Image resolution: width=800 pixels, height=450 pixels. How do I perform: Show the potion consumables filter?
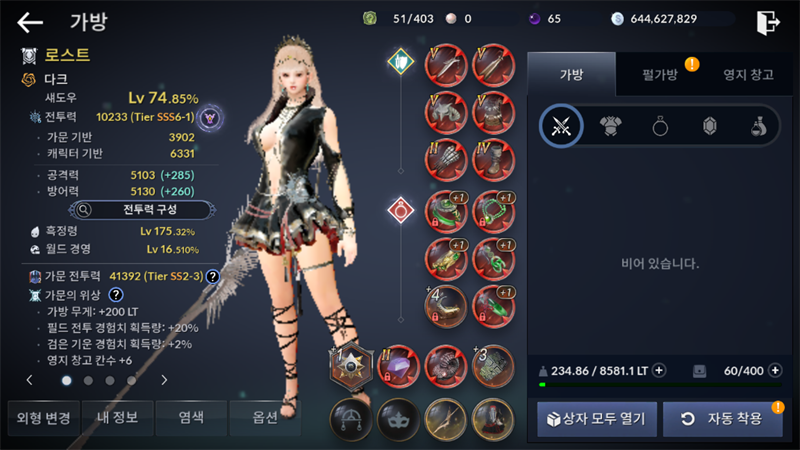coord(758,125)
